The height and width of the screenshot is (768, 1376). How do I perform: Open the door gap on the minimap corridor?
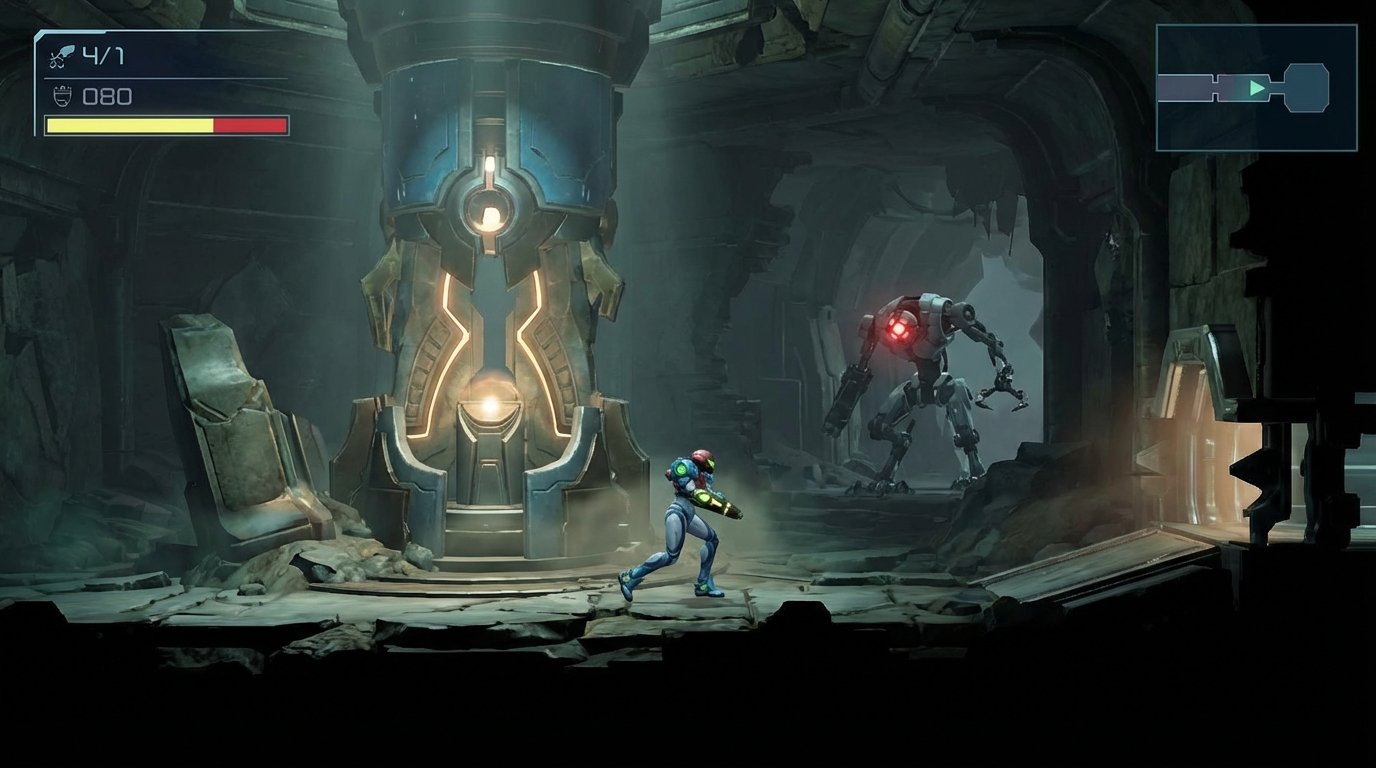(x=1215, y=88)
